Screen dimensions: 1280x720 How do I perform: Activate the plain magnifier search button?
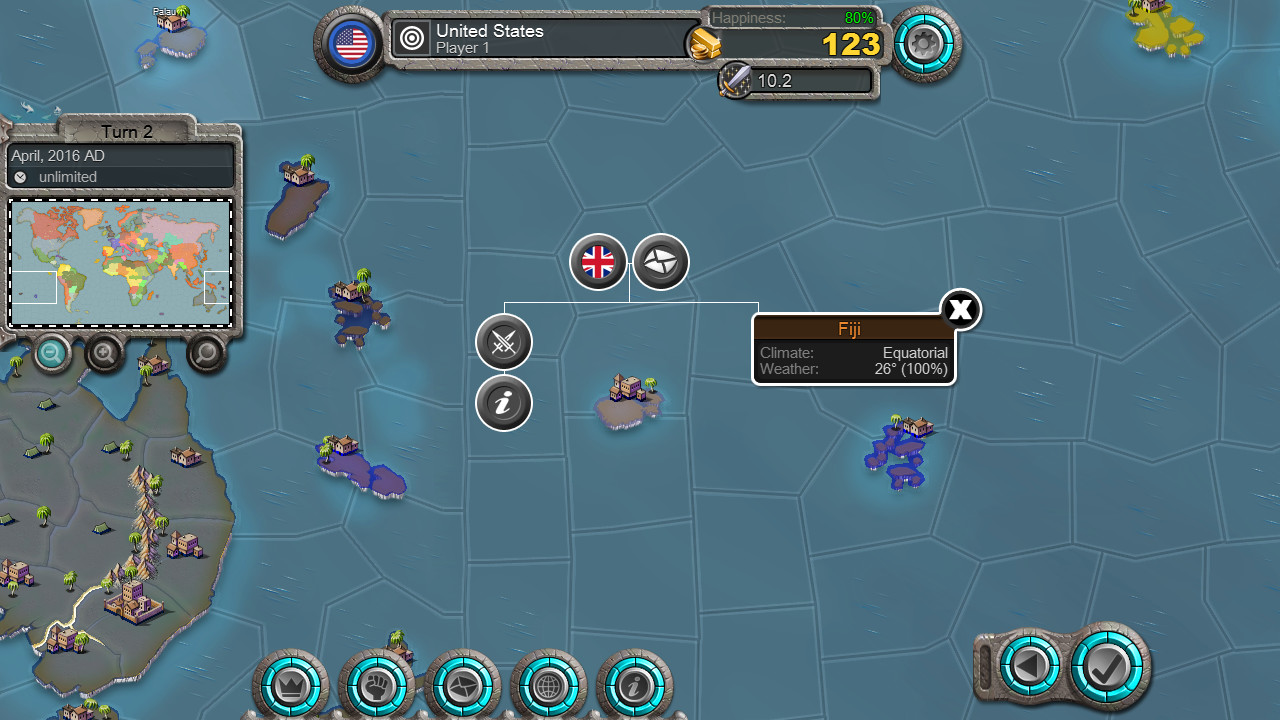(207, 352)
